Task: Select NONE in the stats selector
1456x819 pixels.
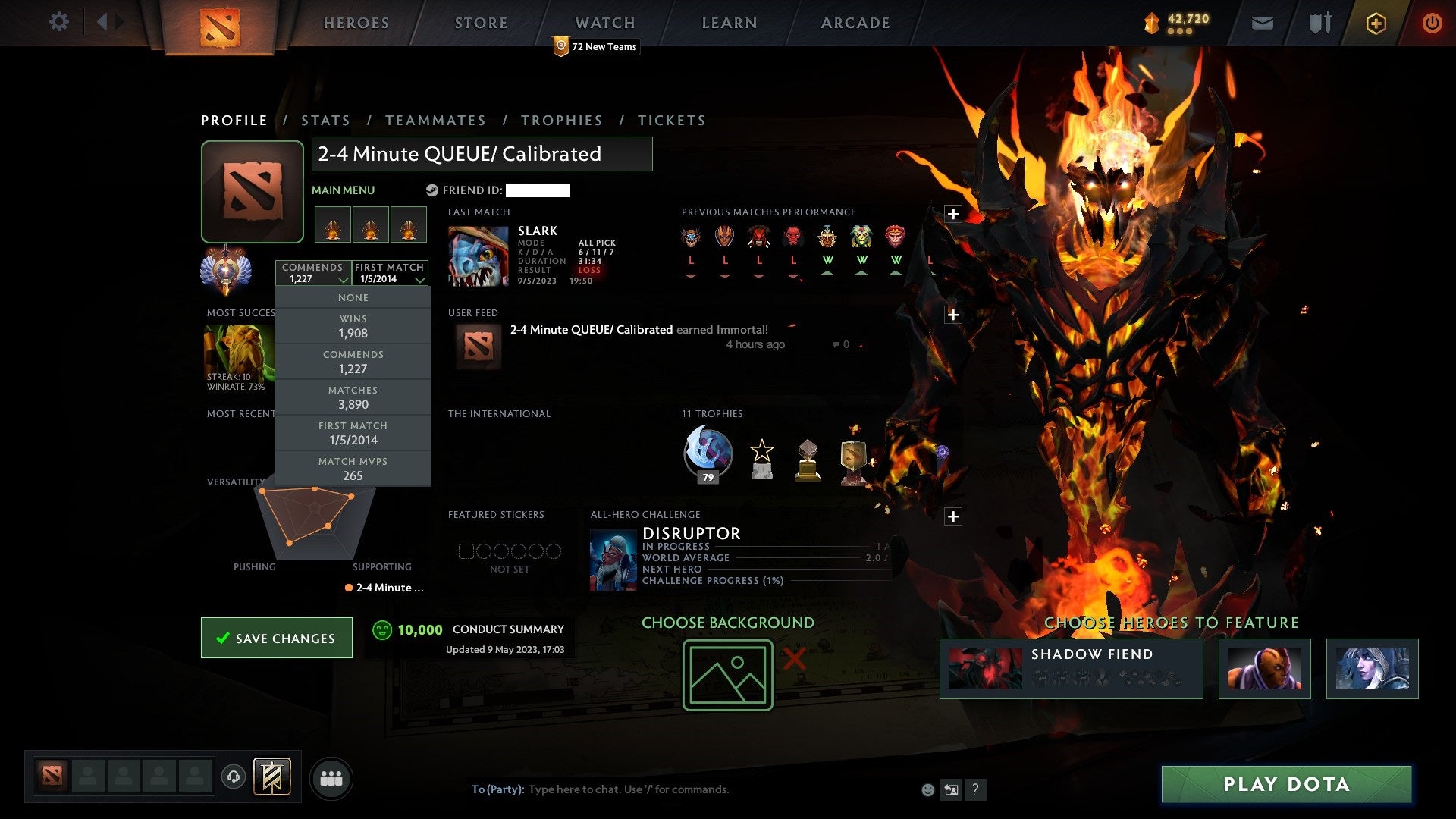Action: click(353, 297)
